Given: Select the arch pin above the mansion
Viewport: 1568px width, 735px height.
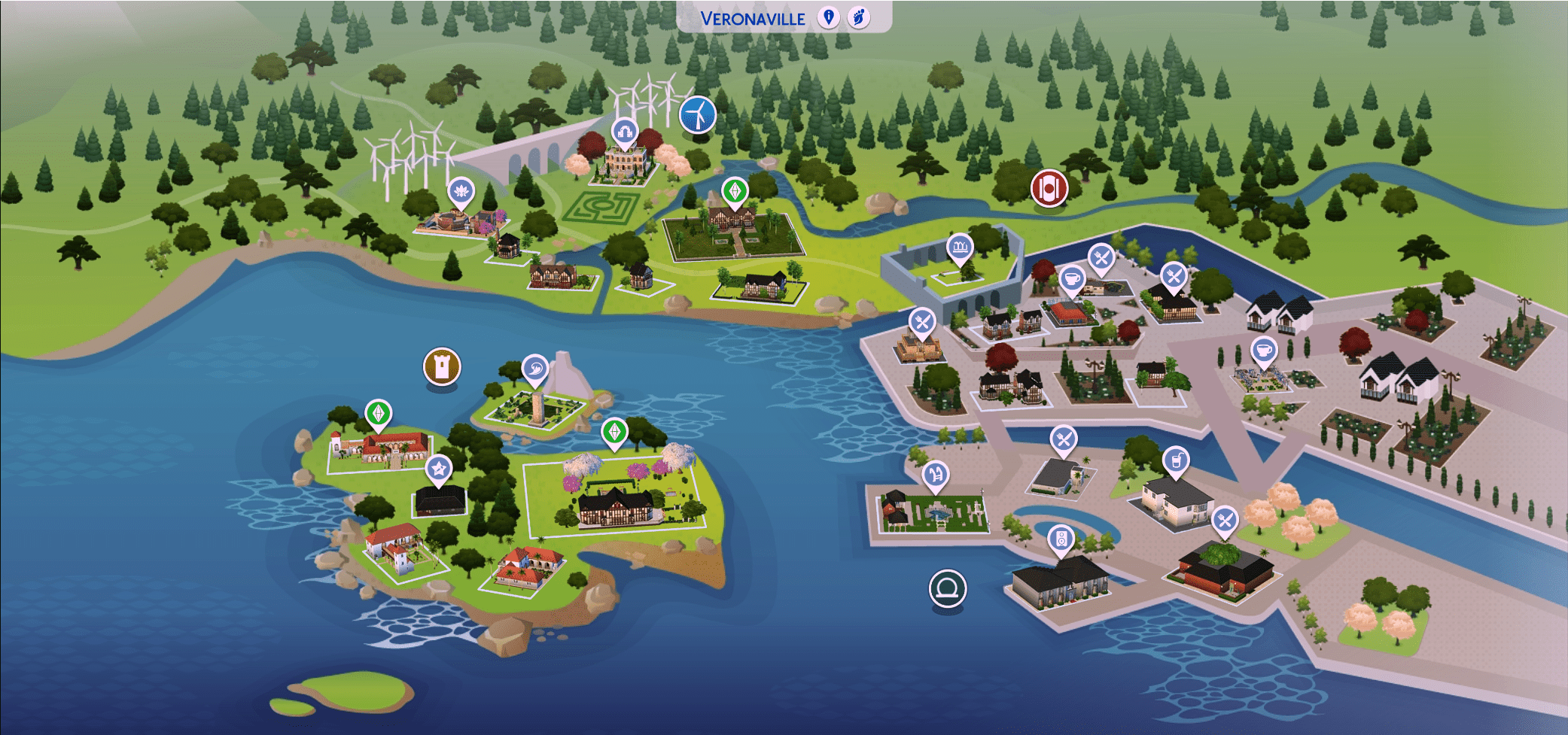Looking at the screenshot, I should point(624,133).
